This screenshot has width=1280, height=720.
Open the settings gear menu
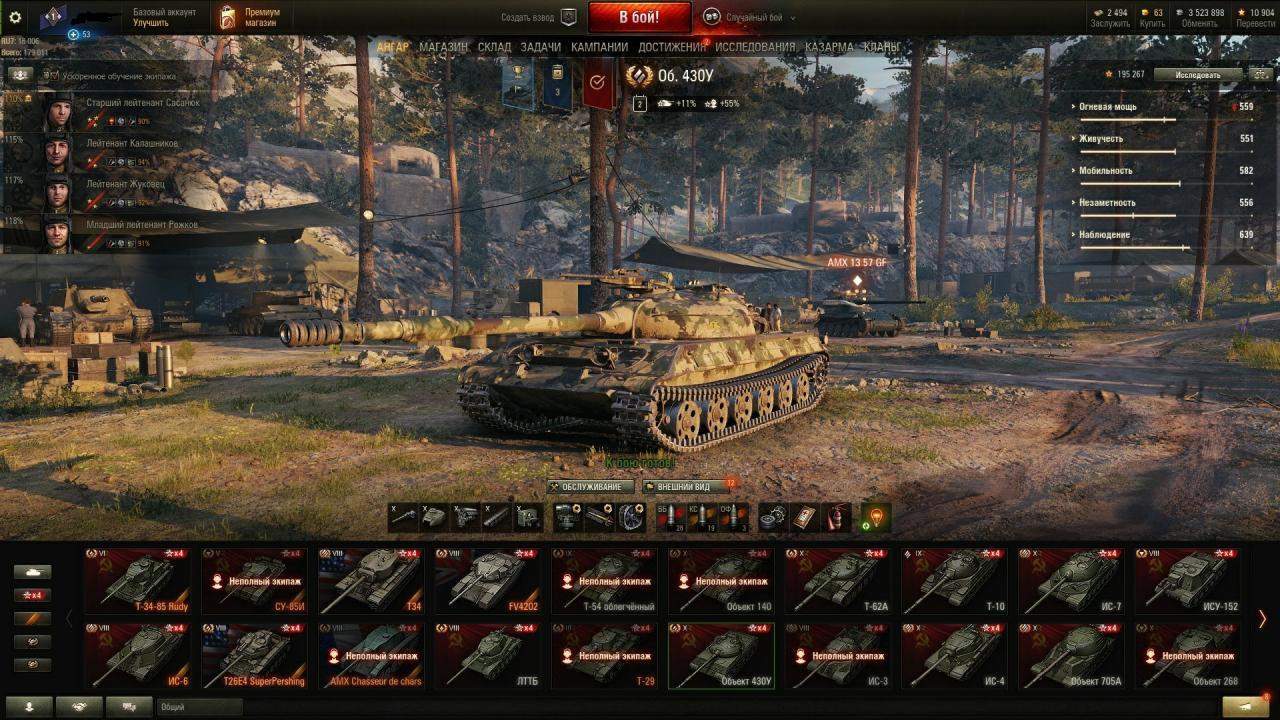point(15,17)
